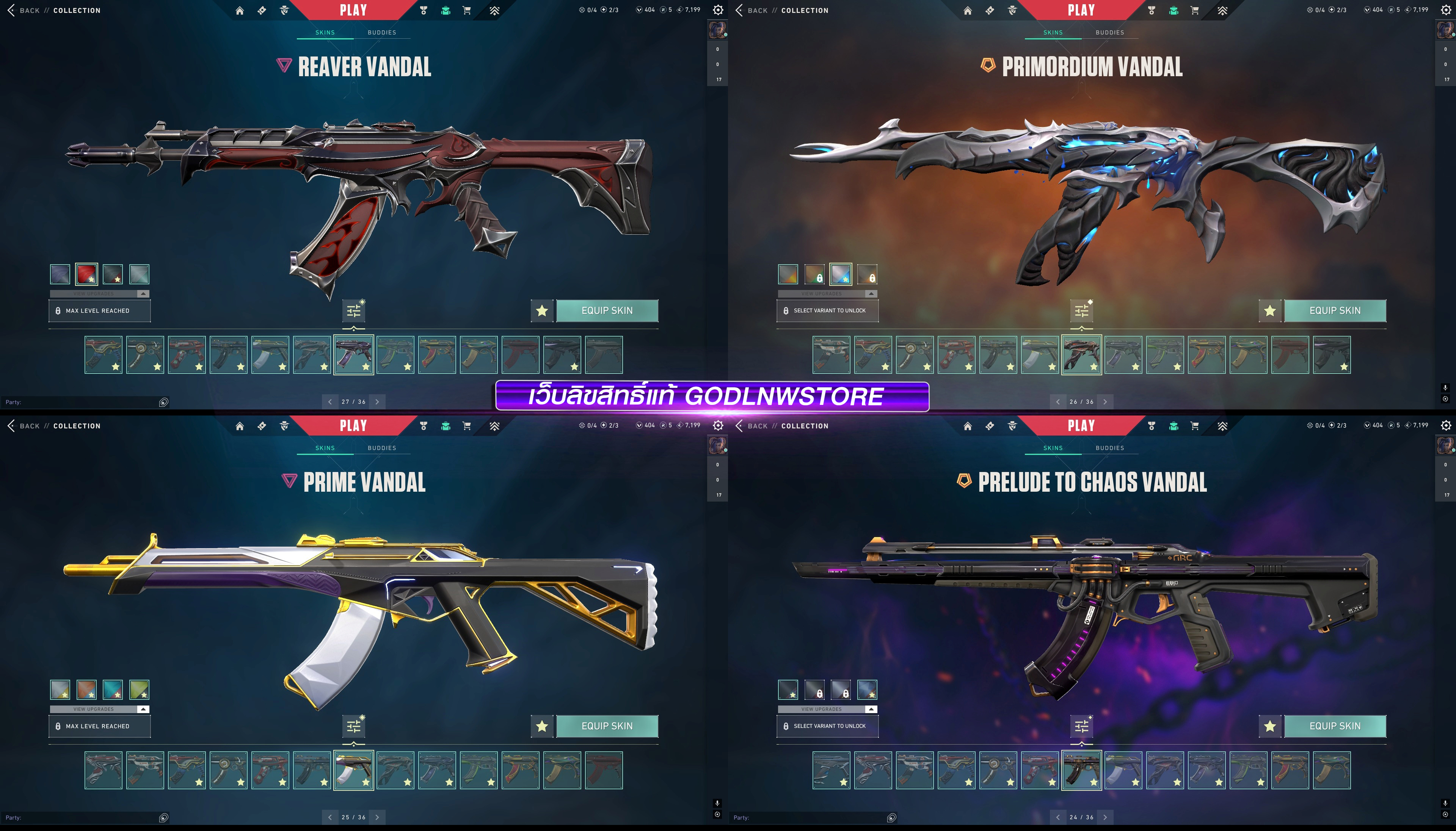
Task: Go back from the Reaver Vandal collection screen
Action: pyautogui.click(x=23, y=10)
